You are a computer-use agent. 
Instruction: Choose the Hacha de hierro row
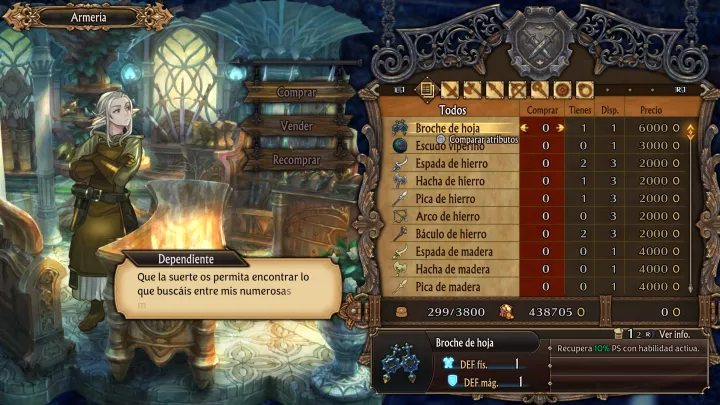[x=450, y=181]
